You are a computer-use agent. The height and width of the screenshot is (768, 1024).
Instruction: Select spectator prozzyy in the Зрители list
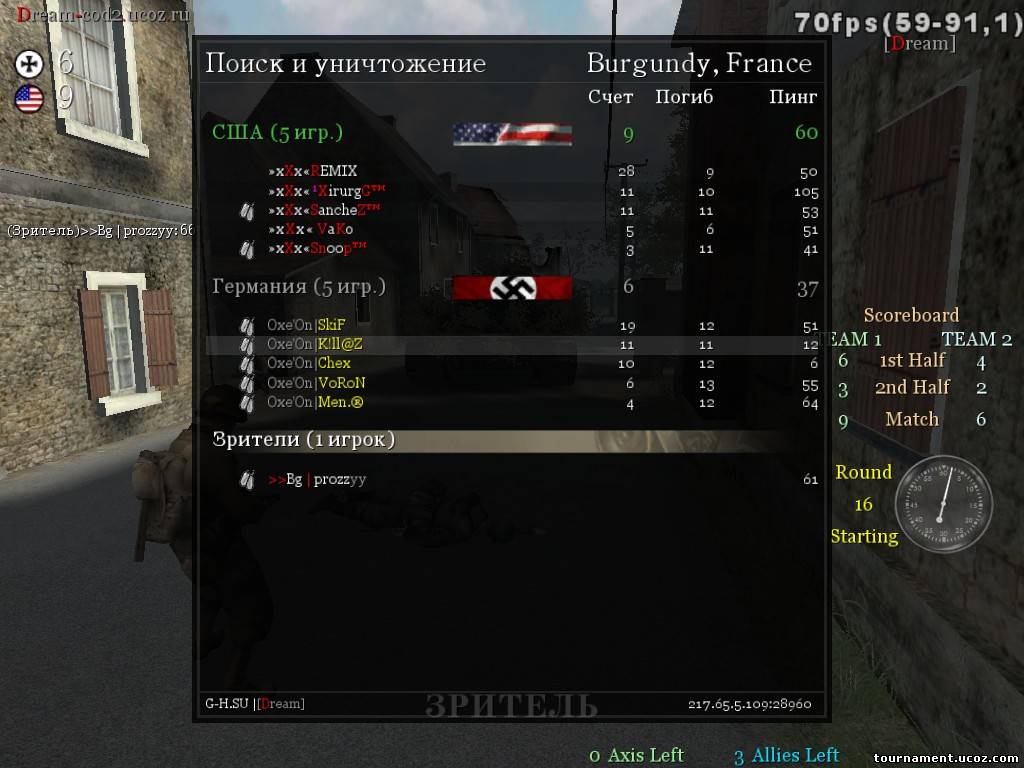pos(317,479)
